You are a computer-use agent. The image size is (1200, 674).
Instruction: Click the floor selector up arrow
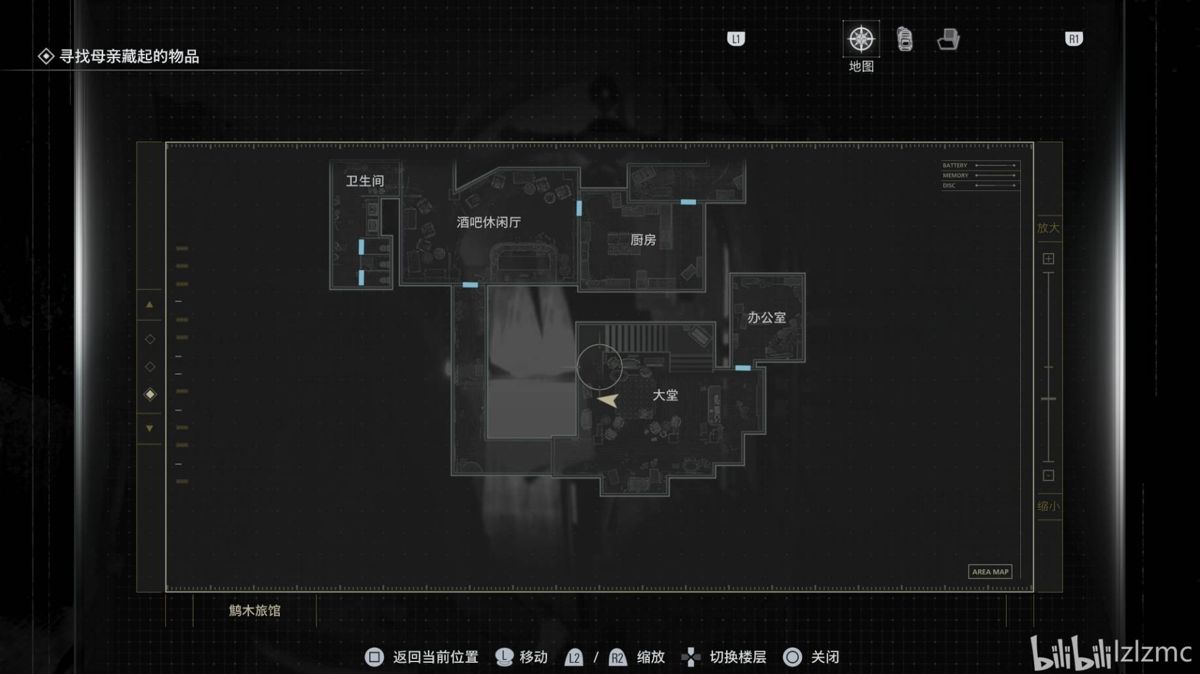tap(150, 304)
